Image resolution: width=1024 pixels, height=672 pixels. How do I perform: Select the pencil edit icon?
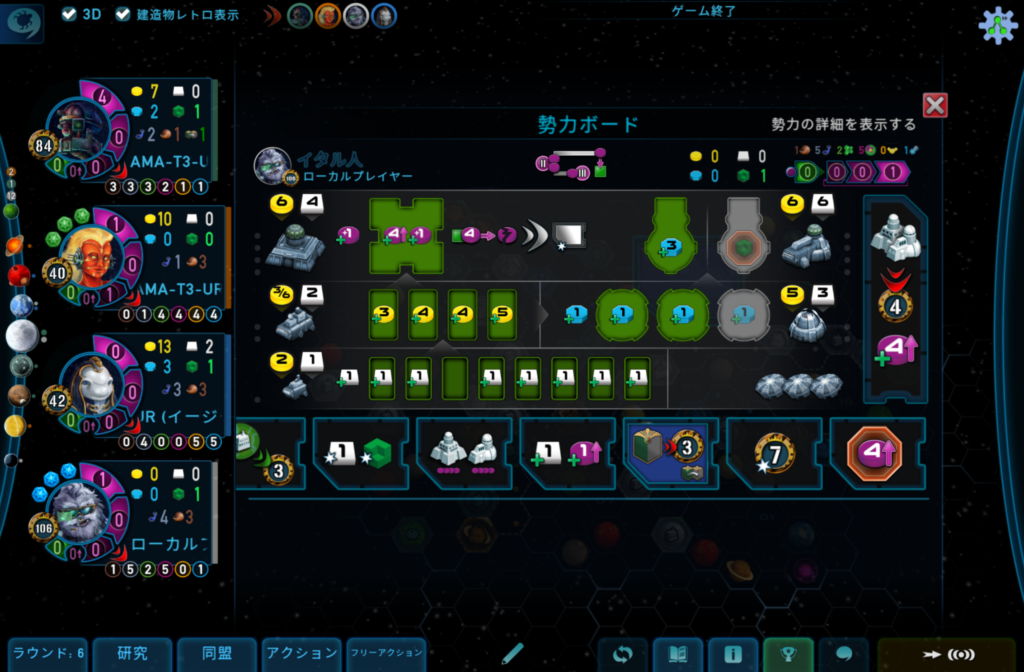pos(513,654)
